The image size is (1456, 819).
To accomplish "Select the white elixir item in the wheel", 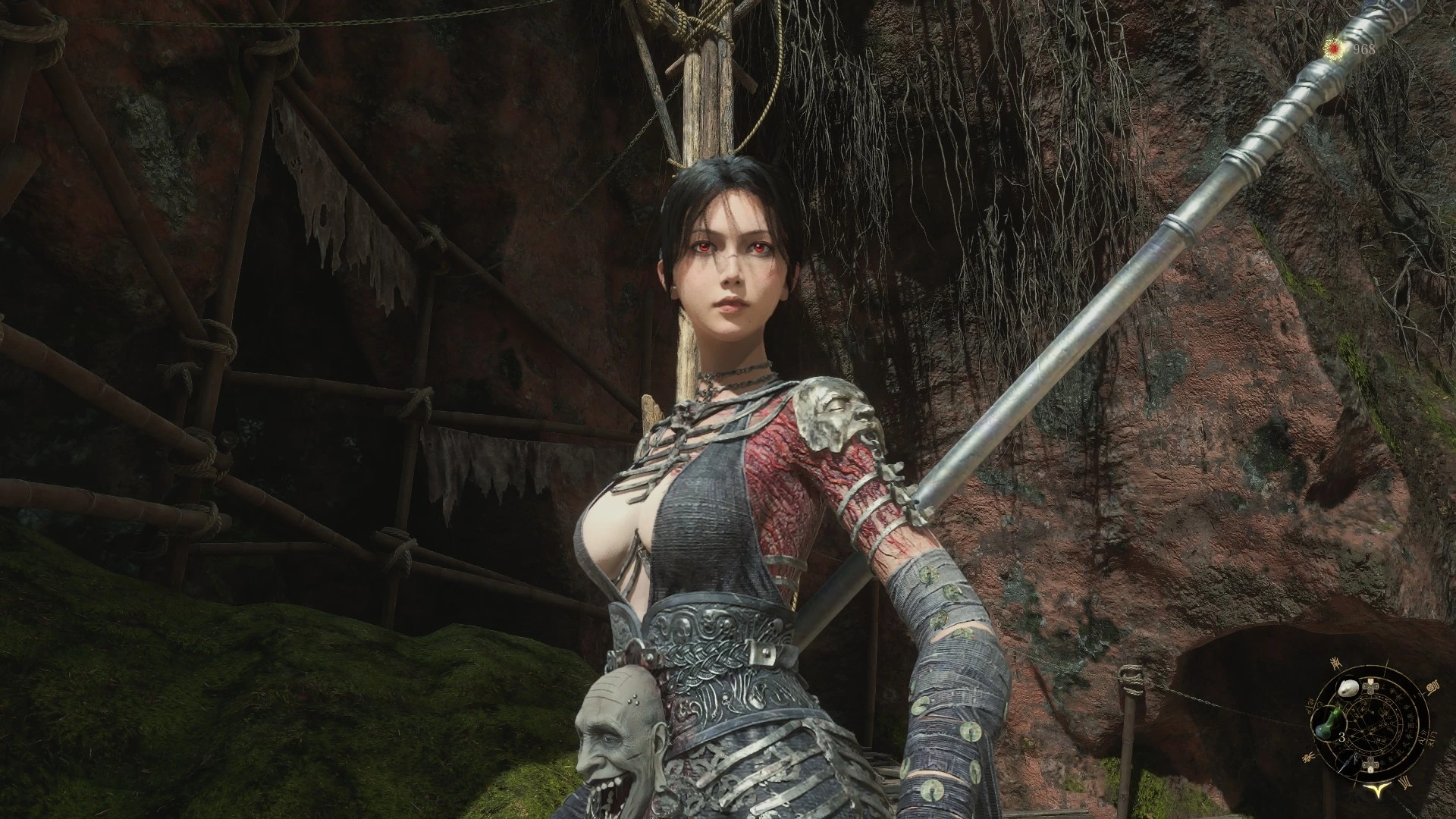I will point(1349,688).
